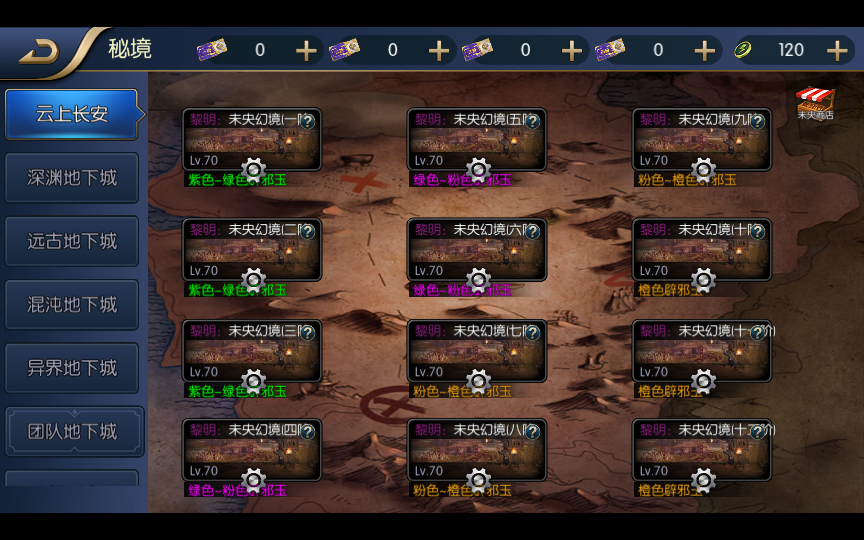The width and height of the screenshot is (864, 540).
Task: Switch to 深渊地下城 tab
Action: (72, 178)
